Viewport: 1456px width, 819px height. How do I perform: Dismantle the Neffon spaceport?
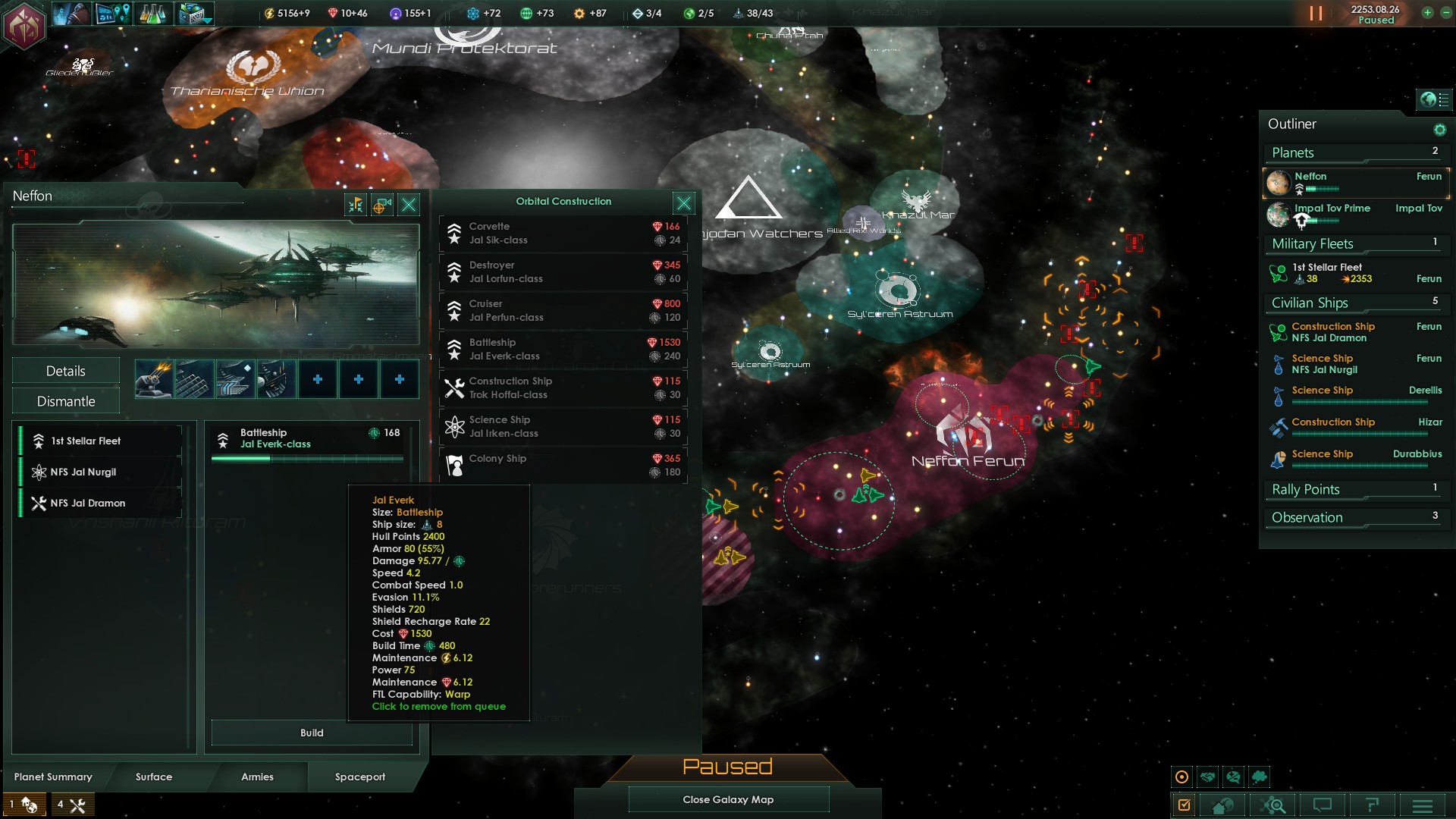pos(66,401)
